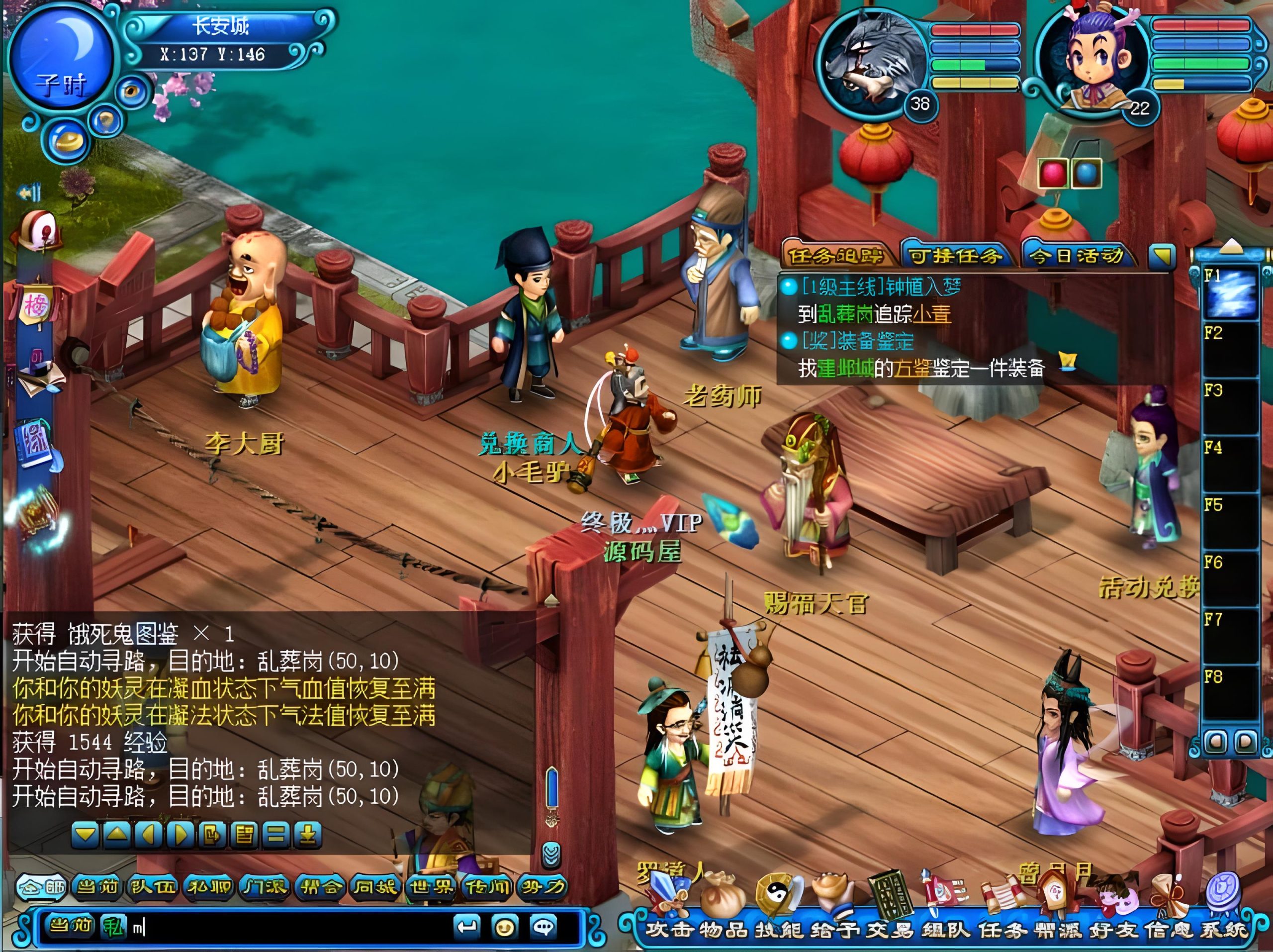
Task: Switch to the 今日活动 tab
Action: (1076, 256)
